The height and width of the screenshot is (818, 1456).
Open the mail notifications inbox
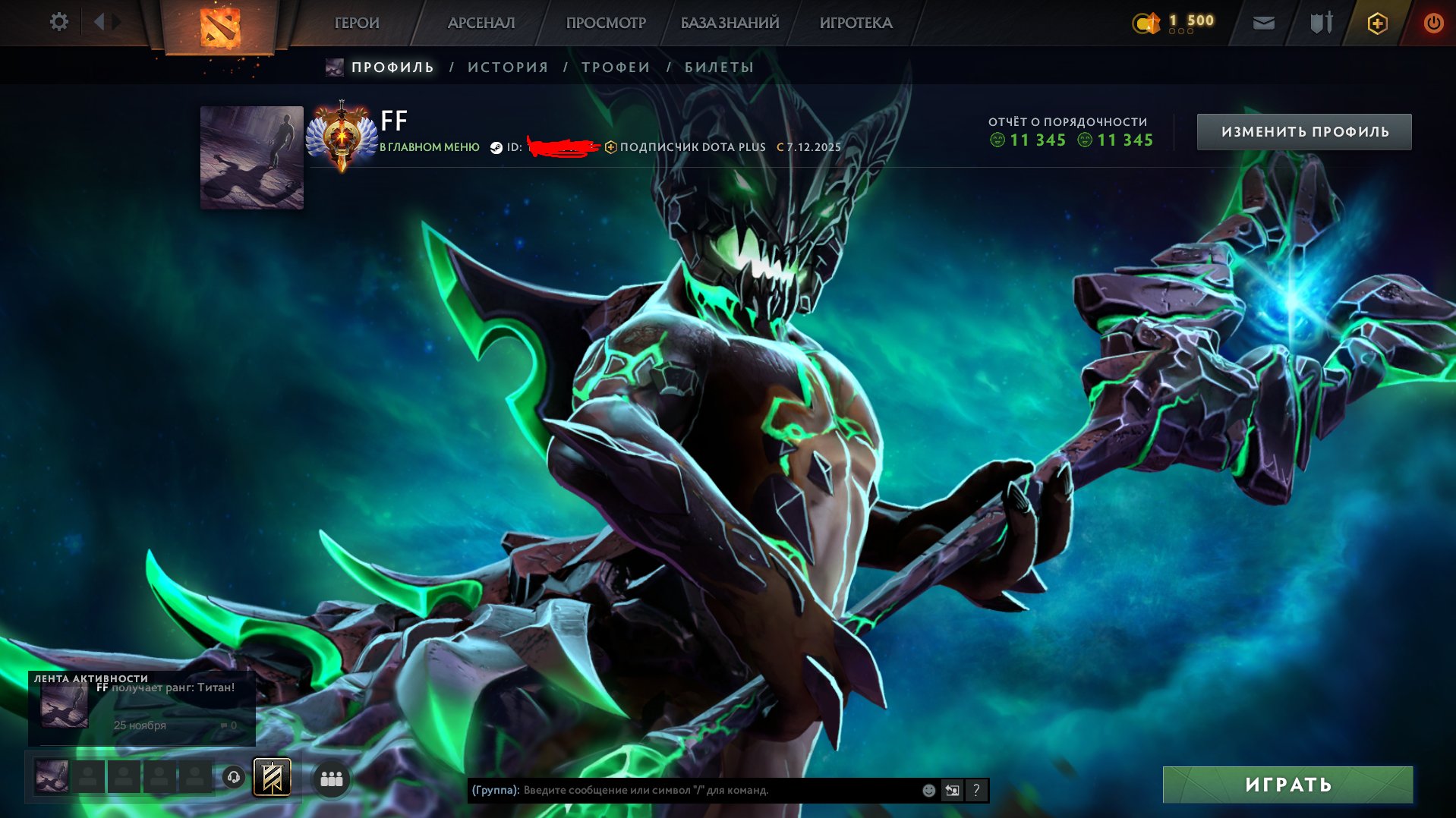[x=1263, y=23]
